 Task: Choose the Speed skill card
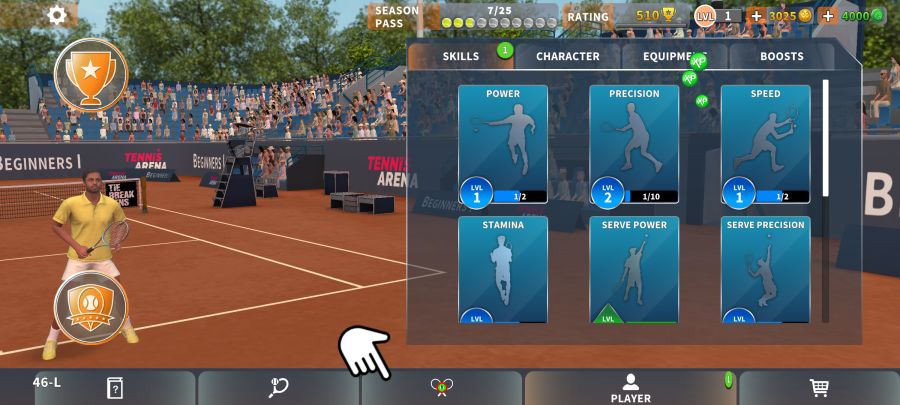click(x=765, y=144)
